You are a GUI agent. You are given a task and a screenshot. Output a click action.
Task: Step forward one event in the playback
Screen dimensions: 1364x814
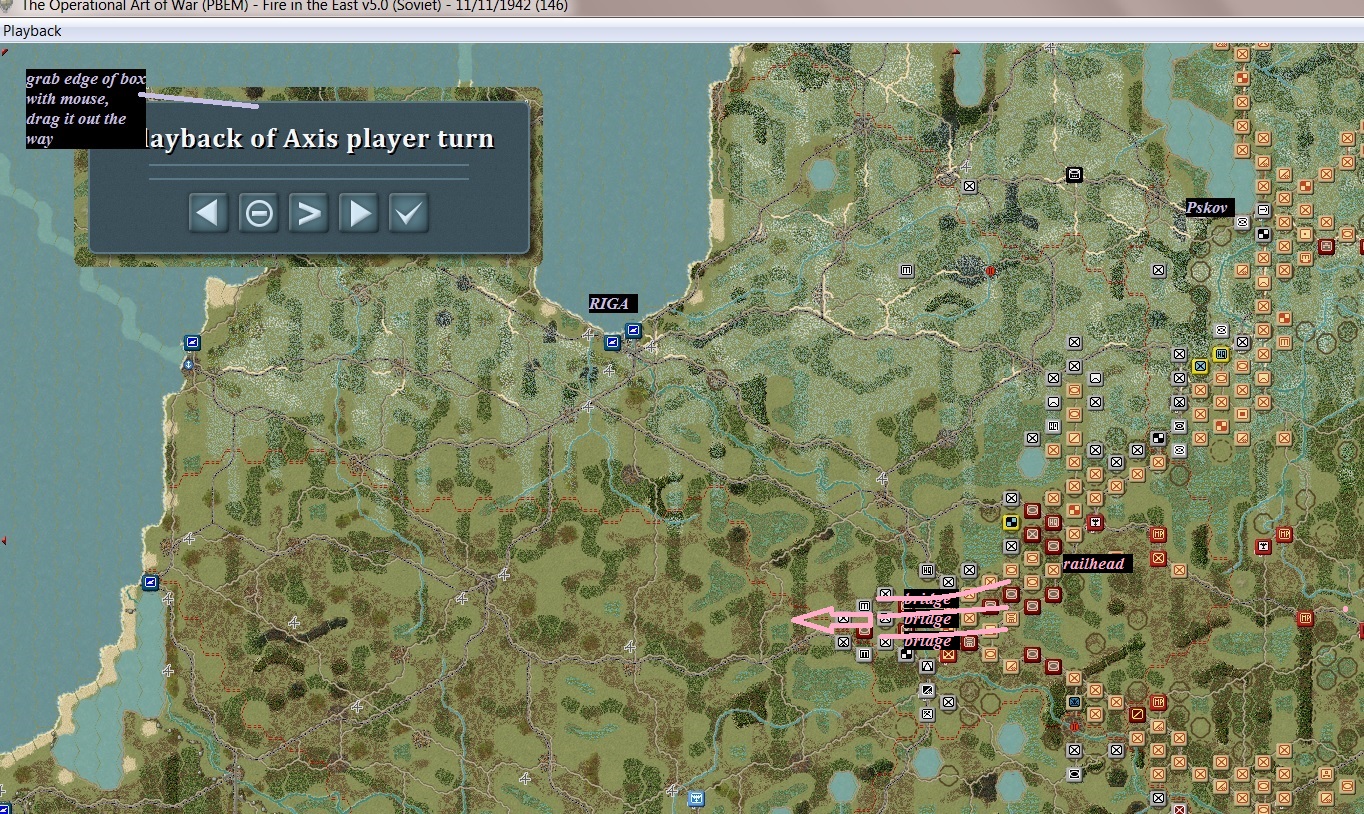(308, 212)
